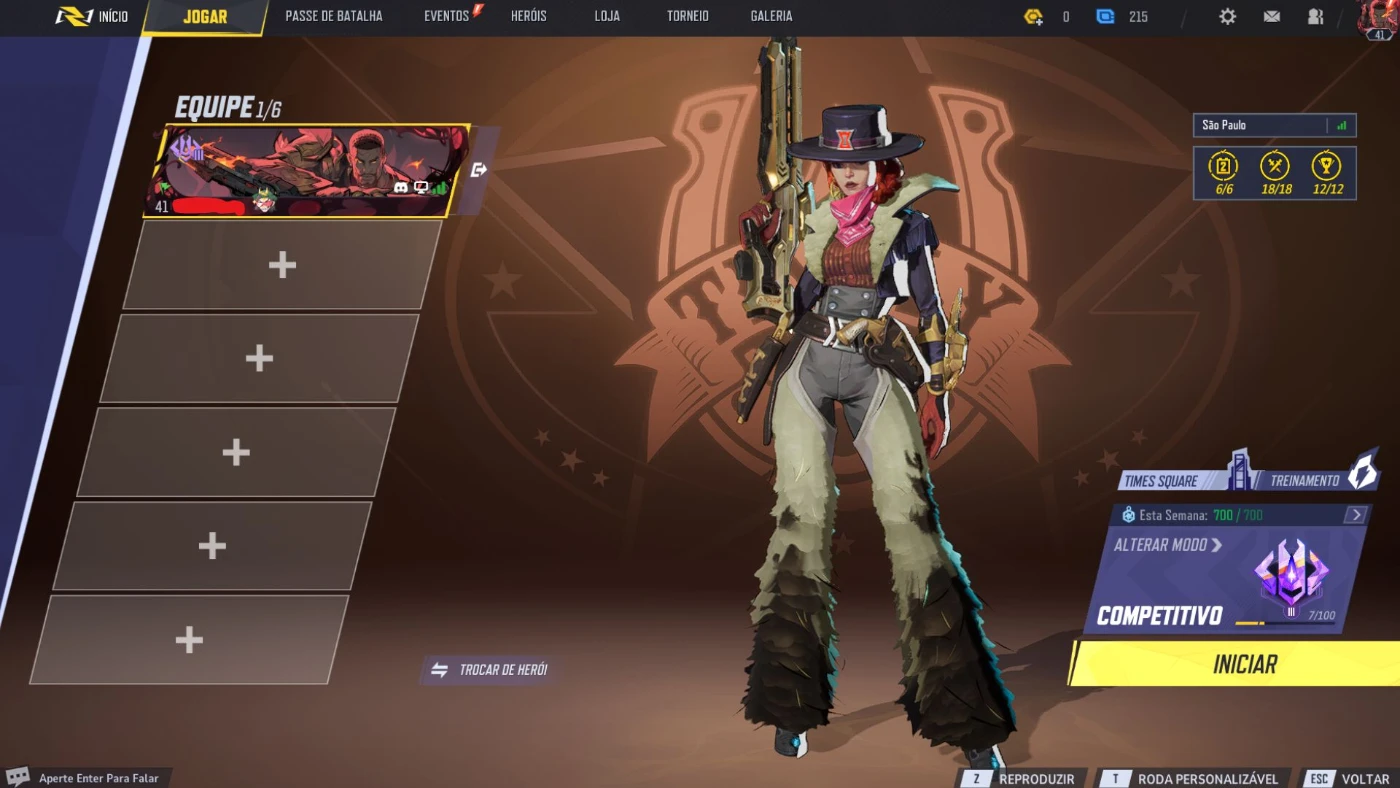Open the Loja shop tab
1400x788 pixels.
tap(607, 17)
